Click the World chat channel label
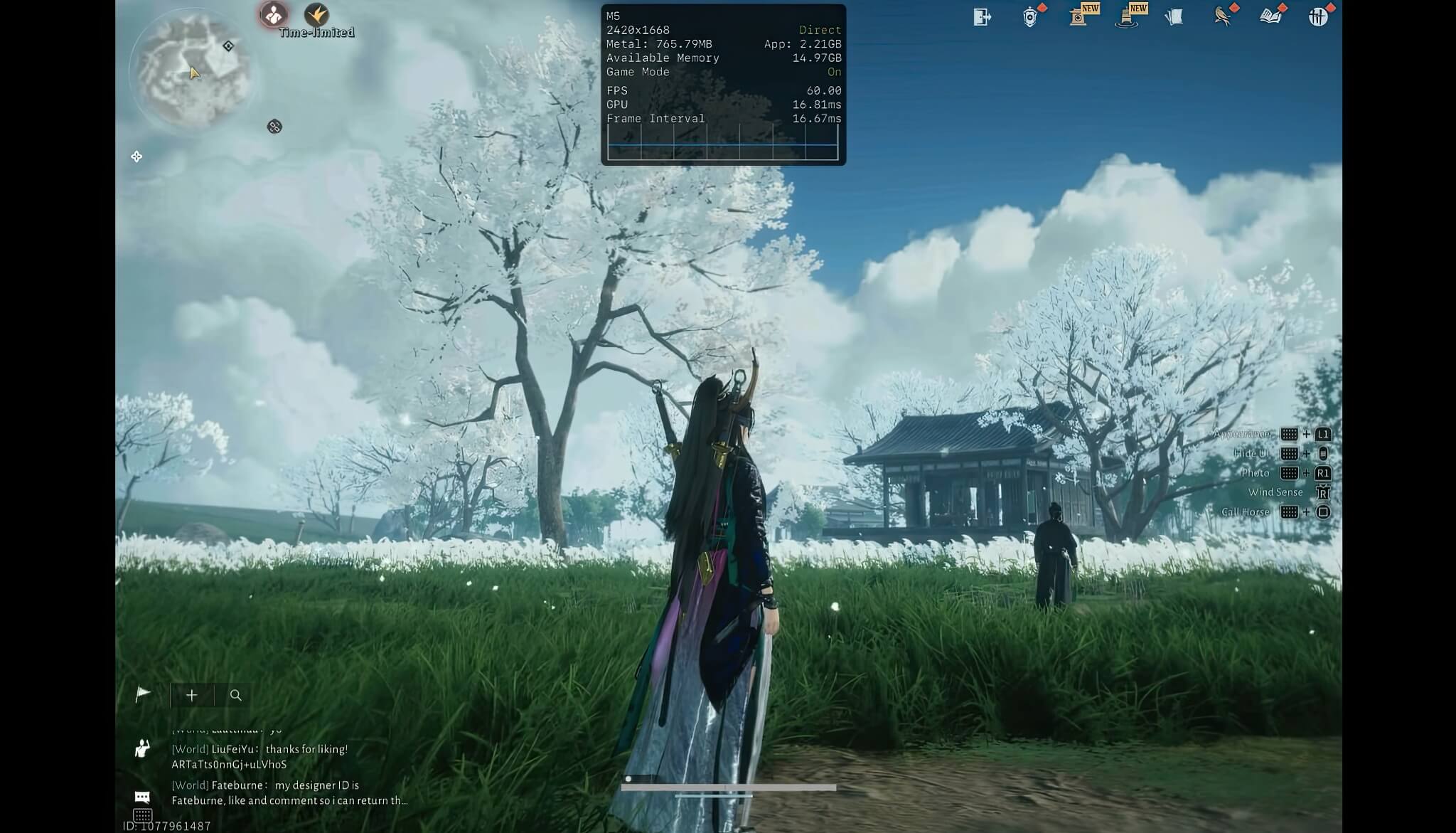 (189, 748)
